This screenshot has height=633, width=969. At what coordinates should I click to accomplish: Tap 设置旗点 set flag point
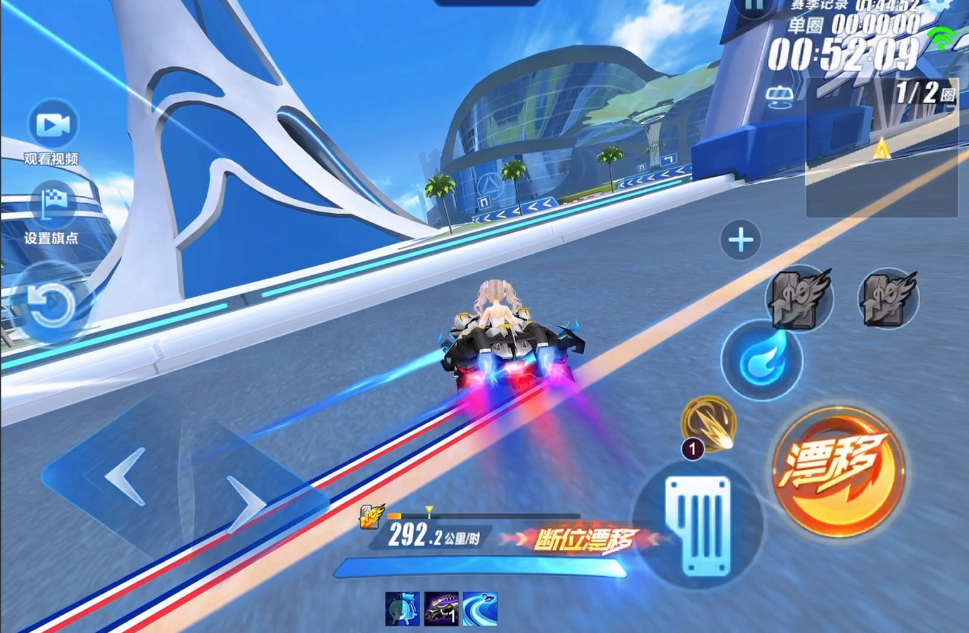[x=52, y=205]
